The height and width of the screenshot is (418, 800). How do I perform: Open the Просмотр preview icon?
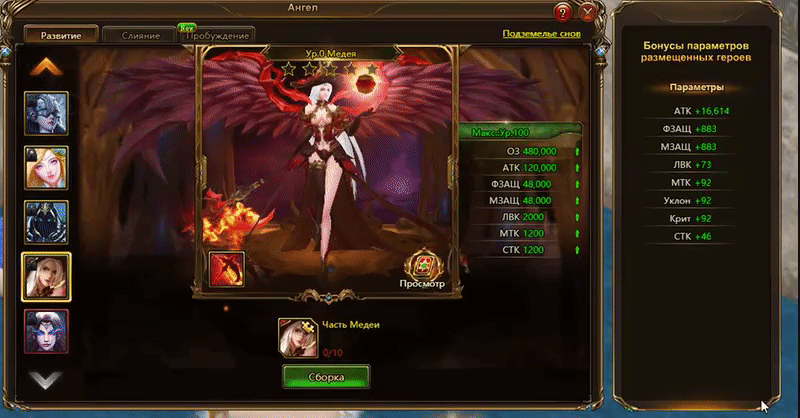tap(423, 266)
